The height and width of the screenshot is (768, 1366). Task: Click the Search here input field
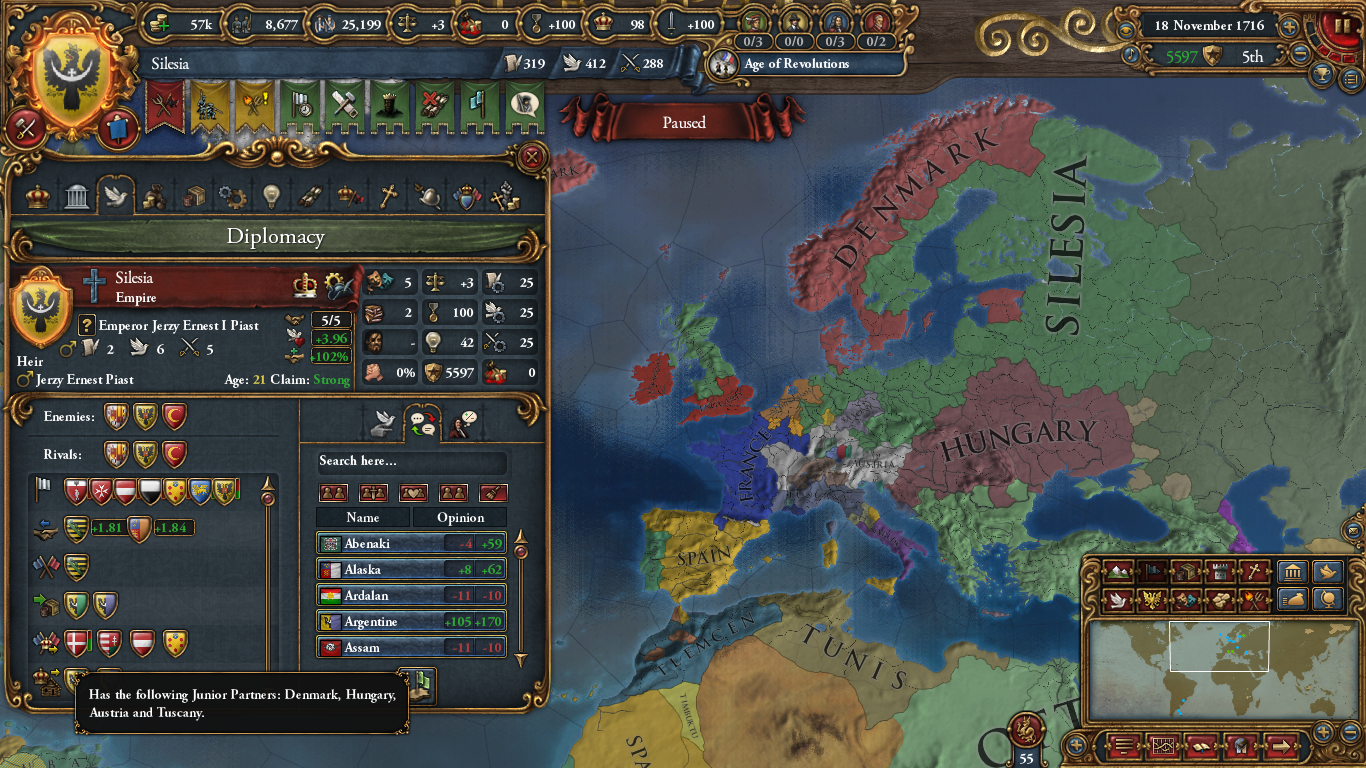click(410, 462)
